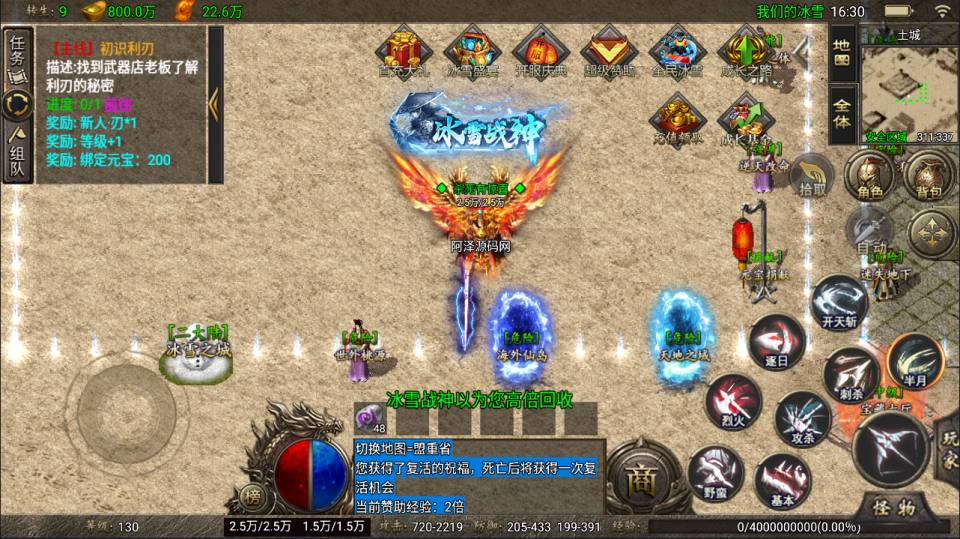Activate the 开天斩 skill
960x539 pixels.
click(836, 304)
